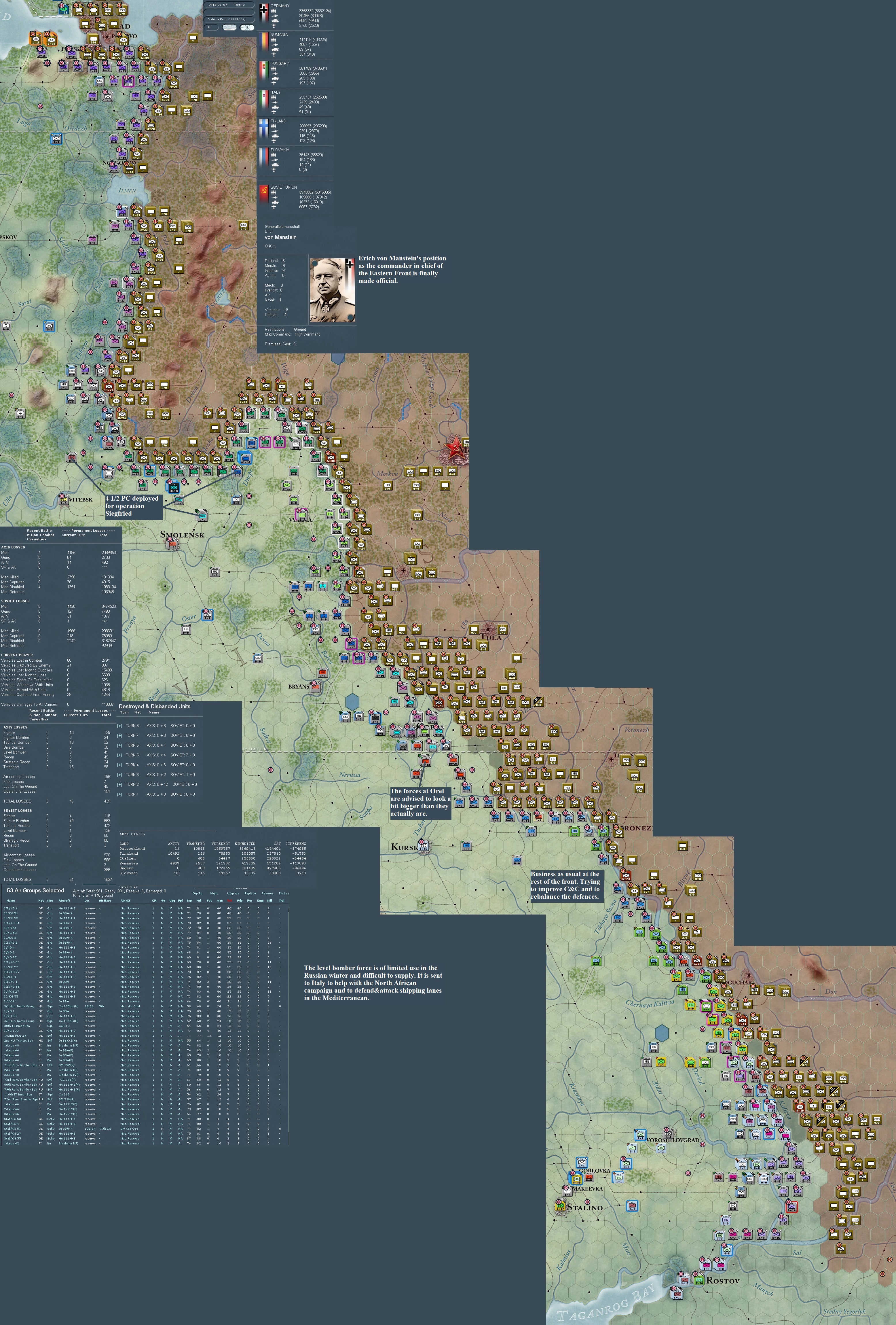Toggle Reserve status in air groups panel
This screenshot has height=1325, width=896.
click(268, 894)
